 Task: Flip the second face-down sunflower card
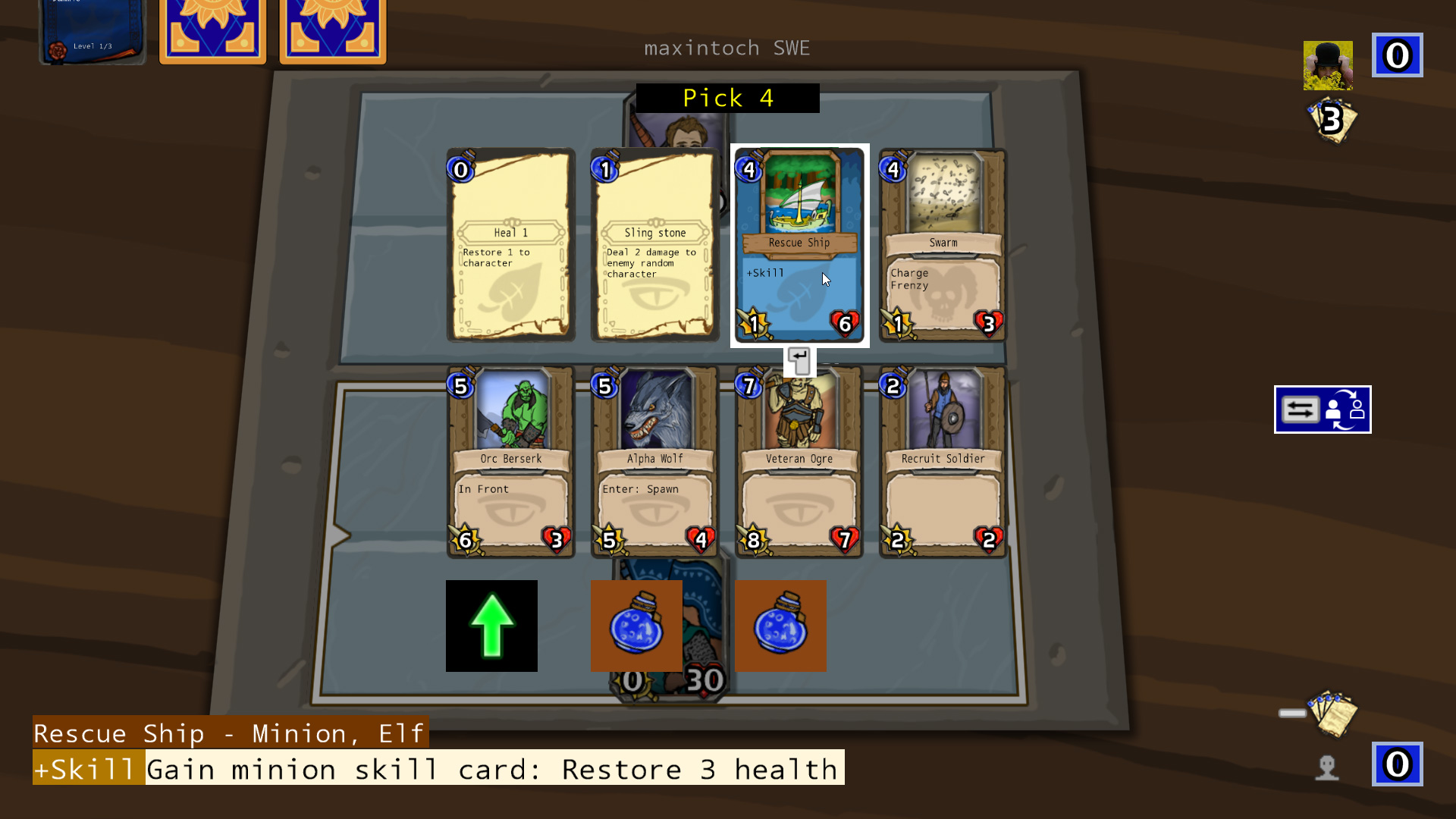332,30
